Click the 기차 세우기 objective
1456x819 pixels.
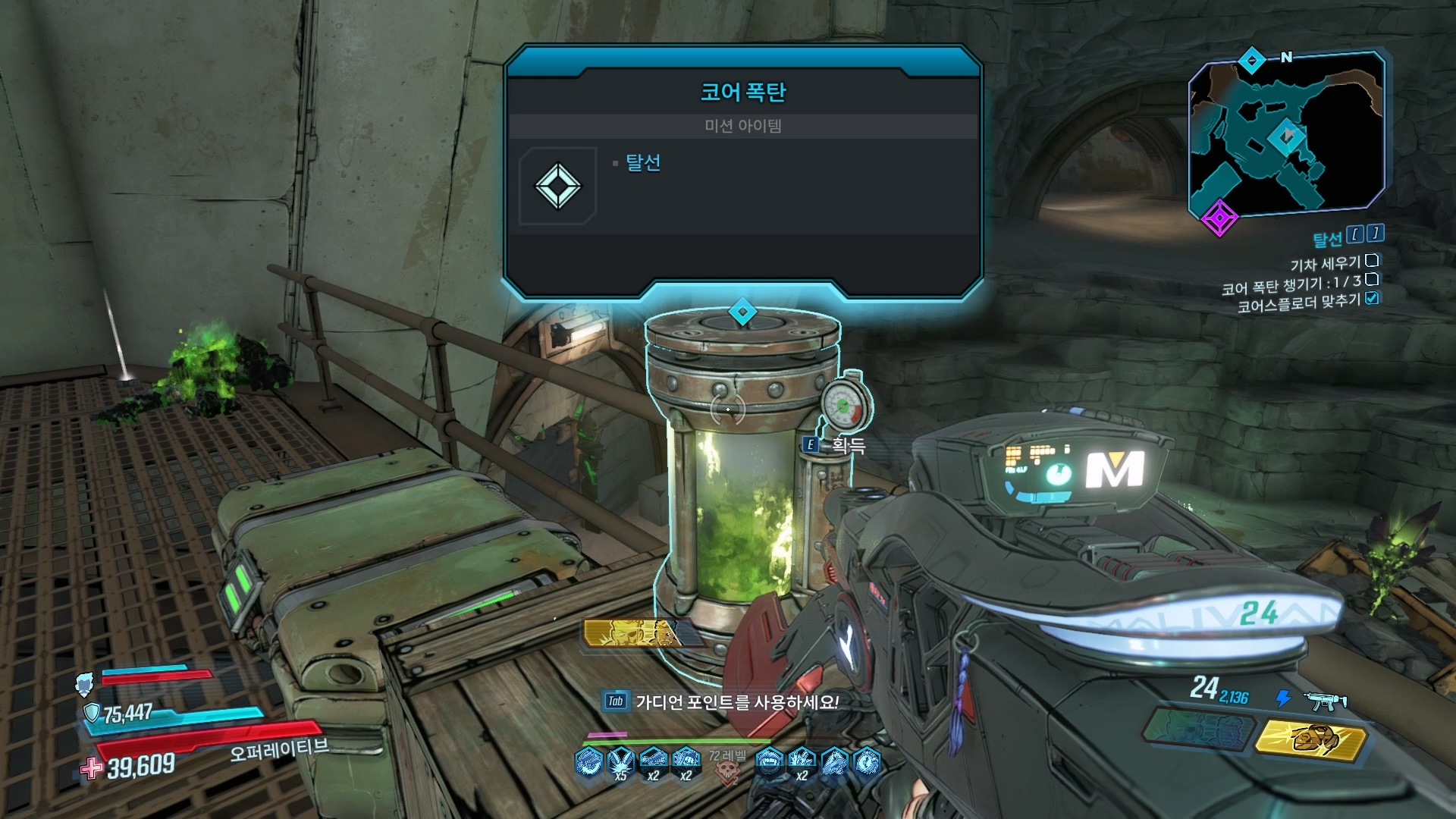tap(1325, 263)
